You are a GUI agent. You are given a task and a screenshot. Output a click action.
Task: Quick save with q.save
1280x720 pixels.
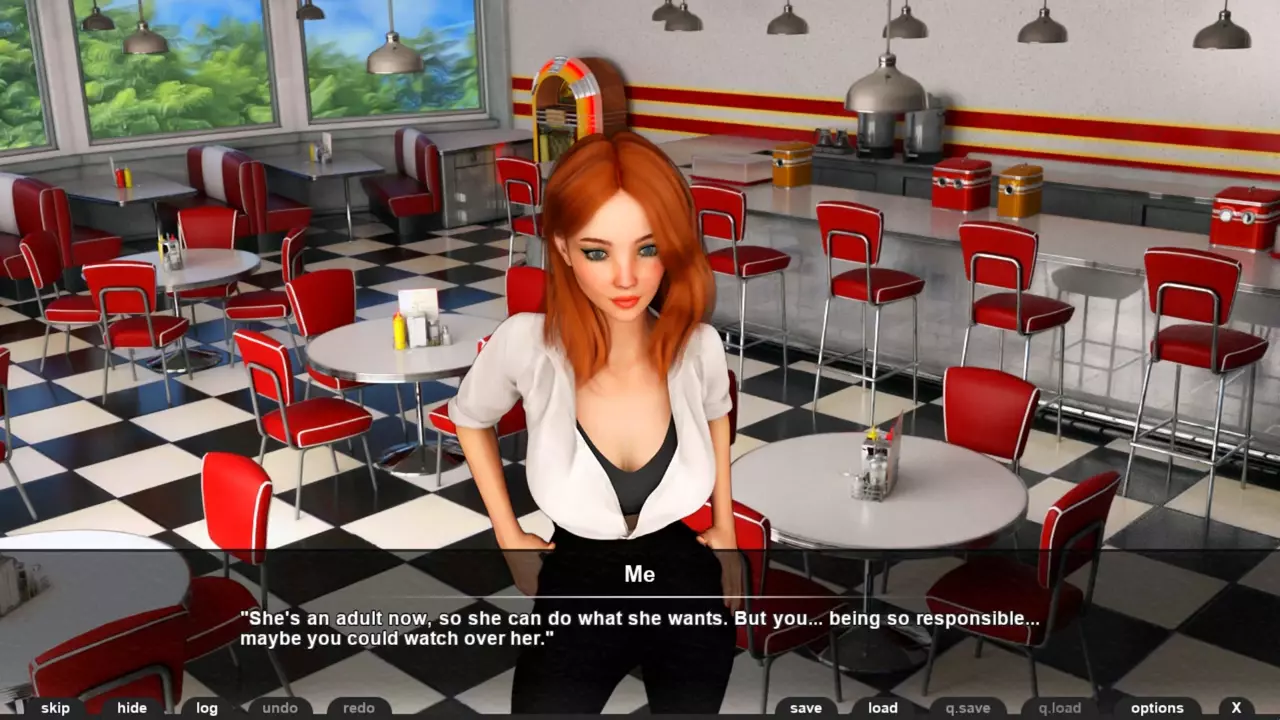tap(968, 708)
